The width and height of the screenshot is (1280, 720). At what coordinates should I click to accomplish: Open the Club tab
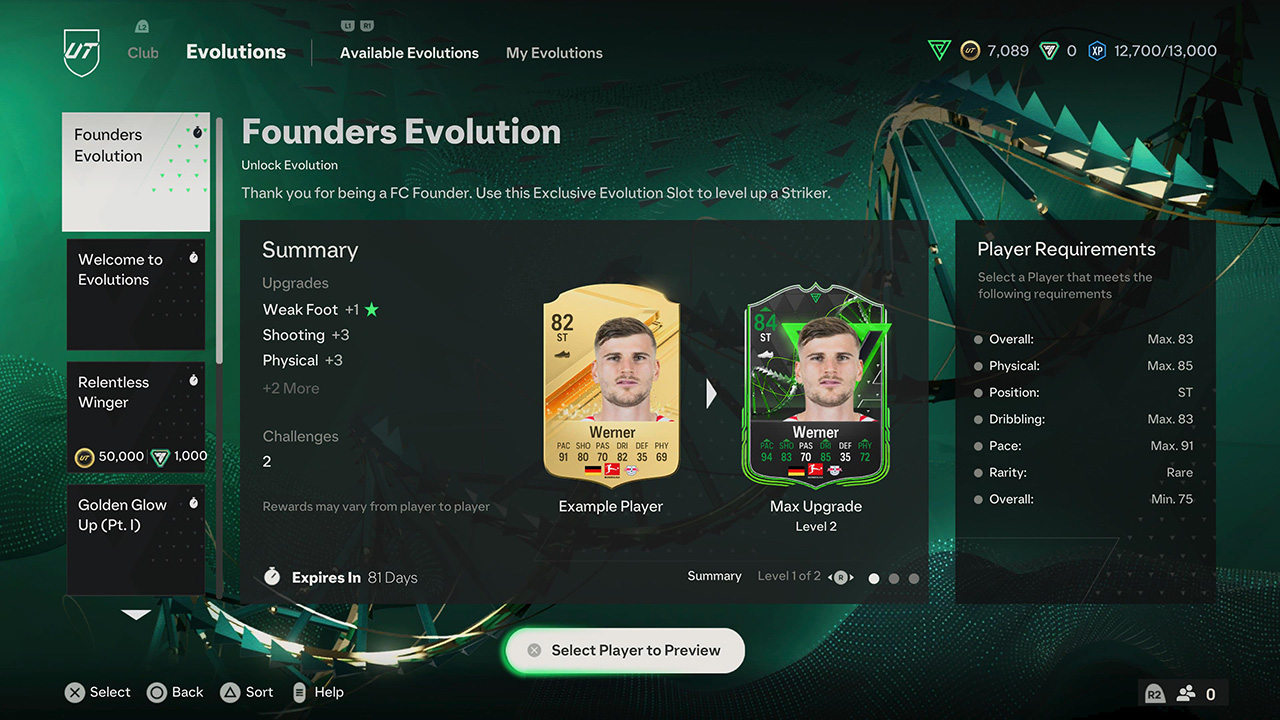tap(142, 52)
